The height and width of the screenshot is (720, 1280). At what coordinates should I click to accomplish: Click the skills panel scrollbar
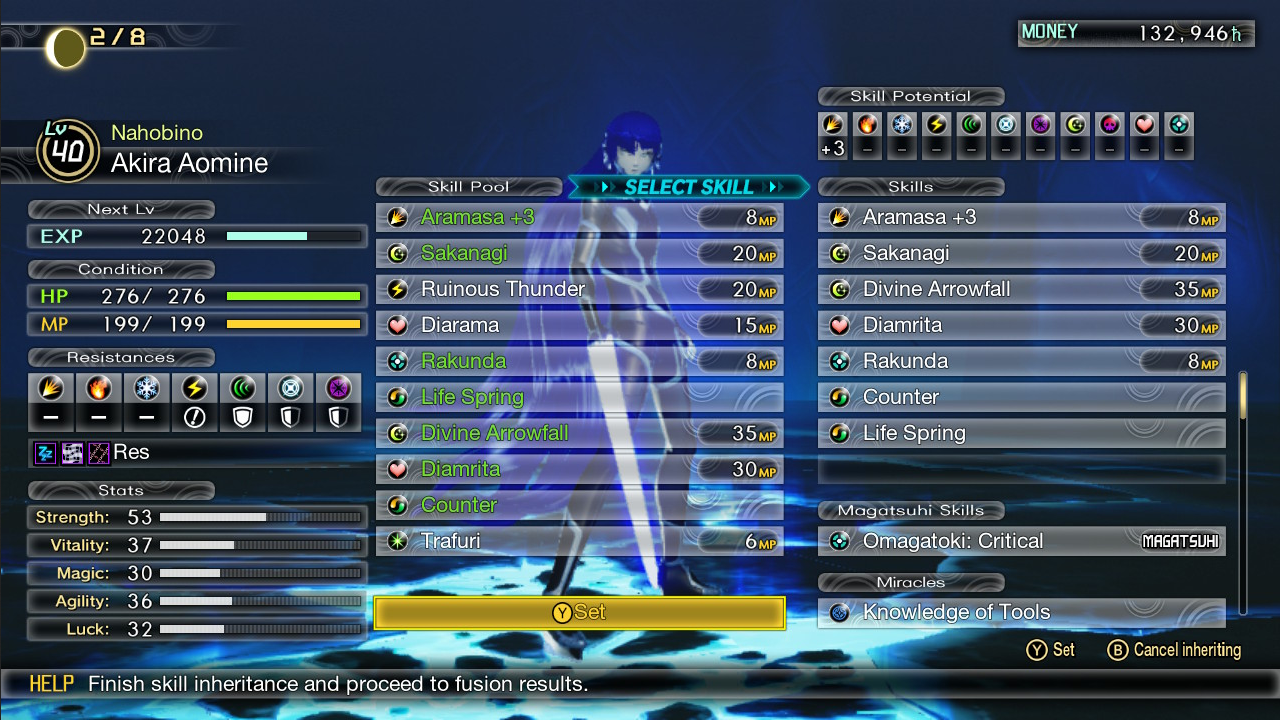[x=1244, y=490]
